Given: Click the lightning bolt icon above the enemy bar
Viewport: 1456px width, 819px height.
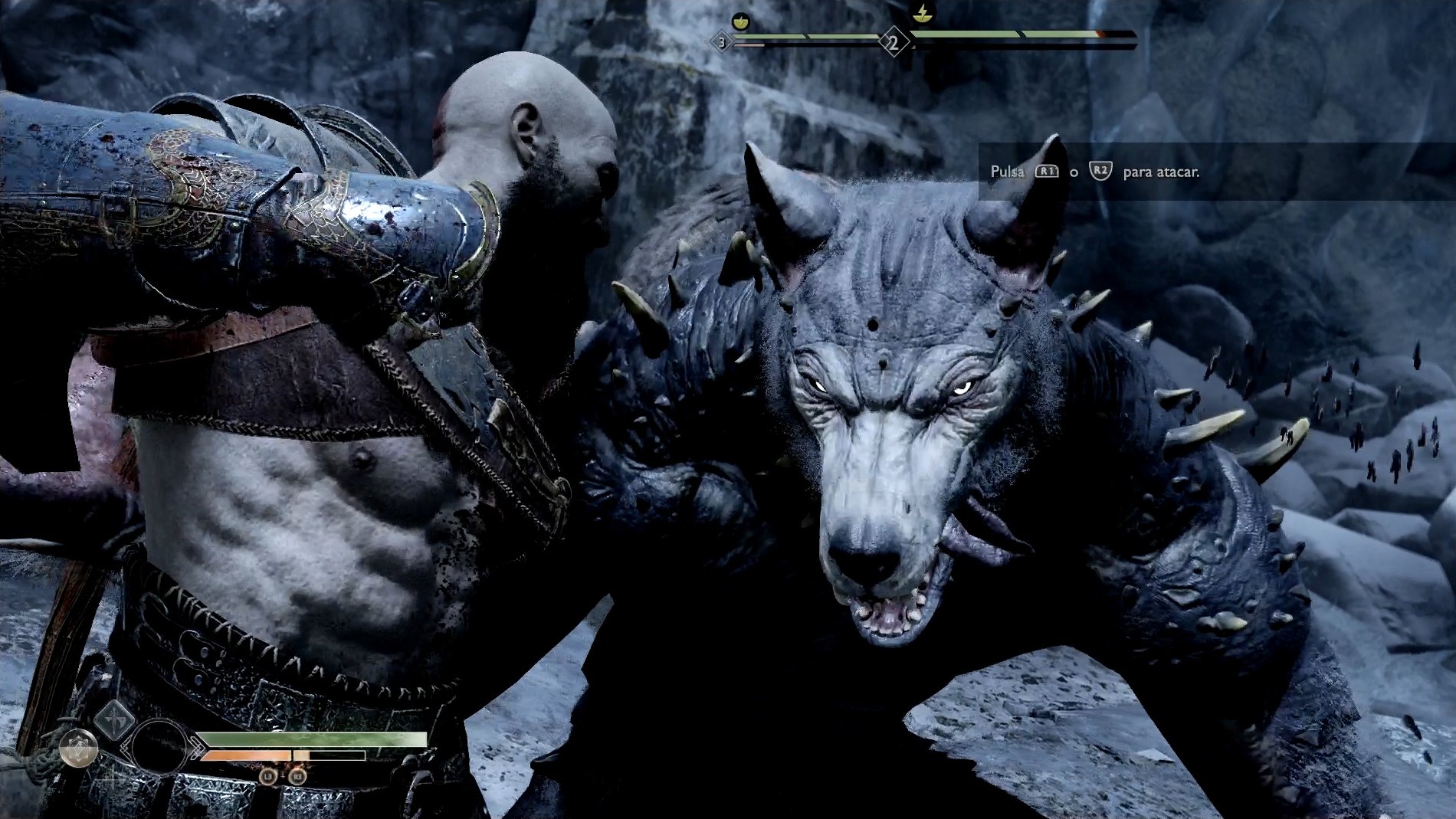Looking at the screenshot, I should pos(923,13).
